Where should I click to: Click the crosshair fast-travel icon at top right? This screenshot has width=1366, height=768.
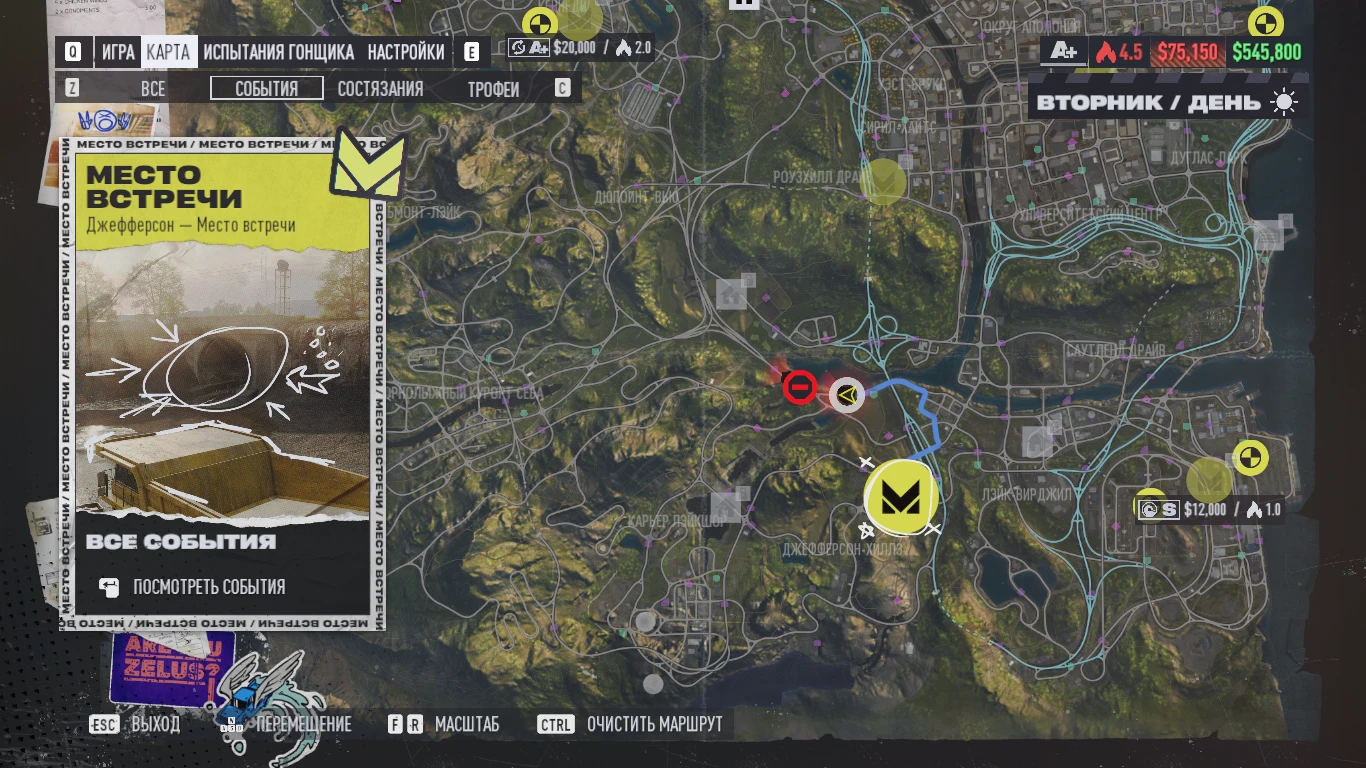coord(1265,22)
